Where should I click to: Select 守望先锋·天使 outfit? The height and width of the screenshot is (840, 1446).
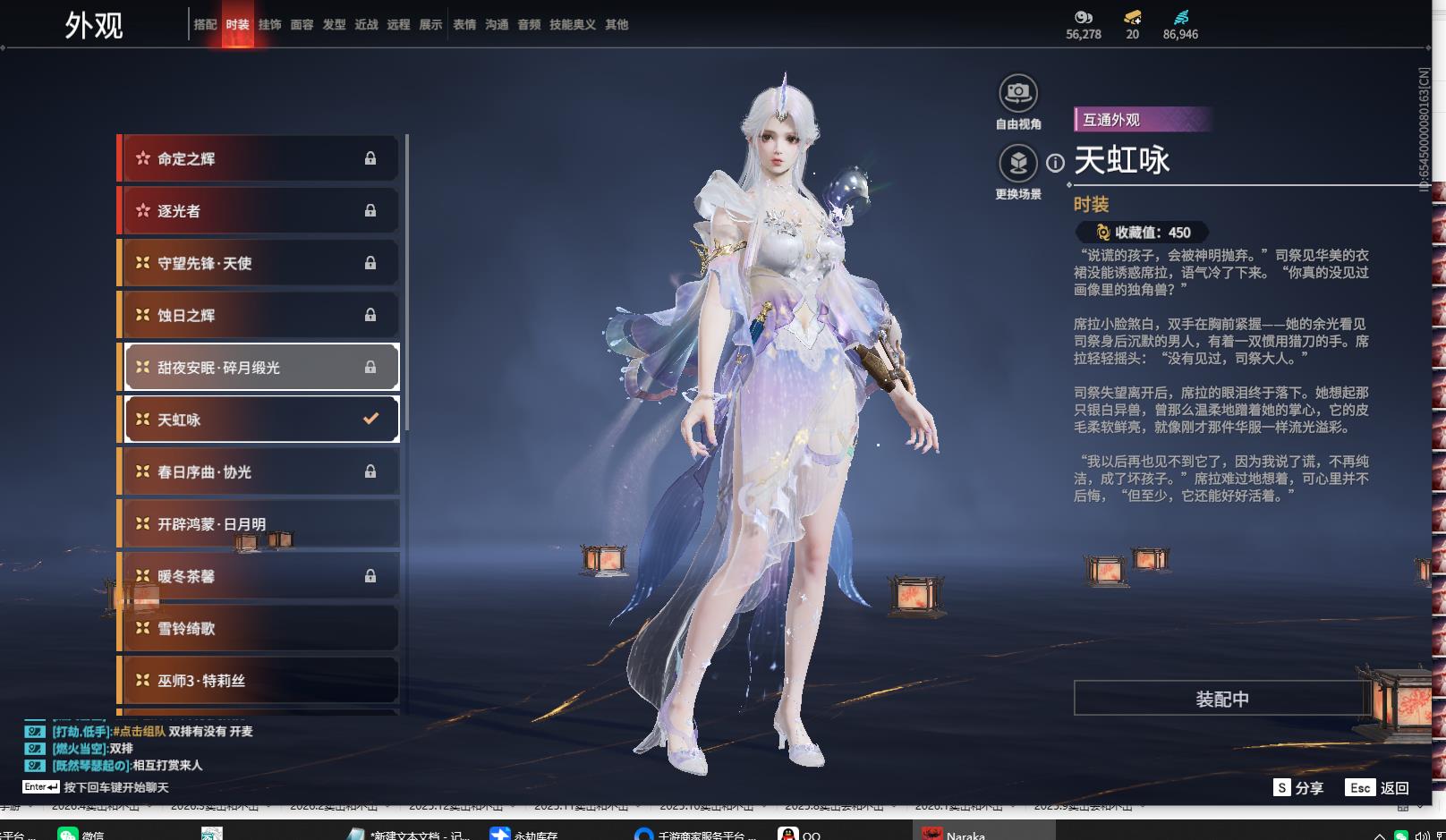point(259,263)
